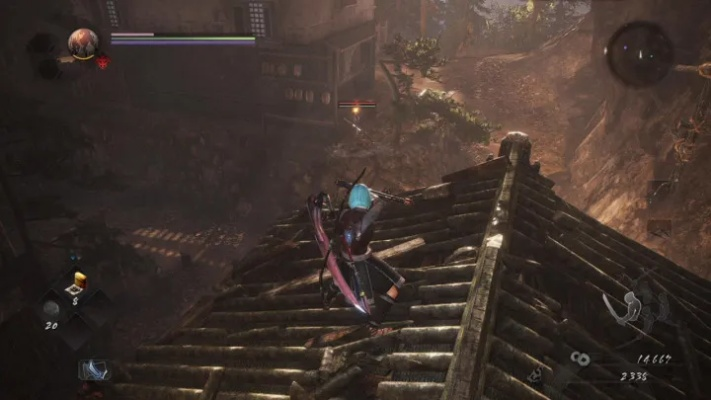
Task: Open the circular minimap radar
Action: pos(639,53)
